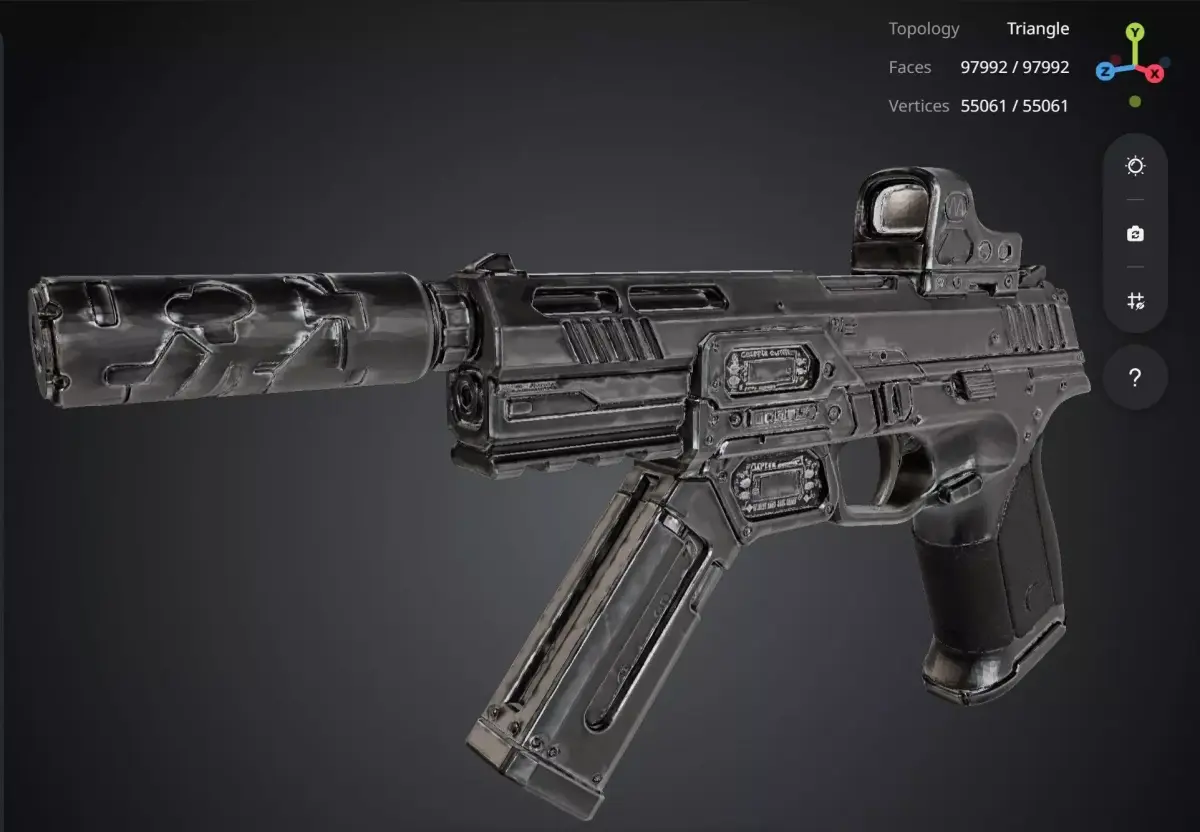Toggle the grid visibility icon

(x=1135, y=301)
